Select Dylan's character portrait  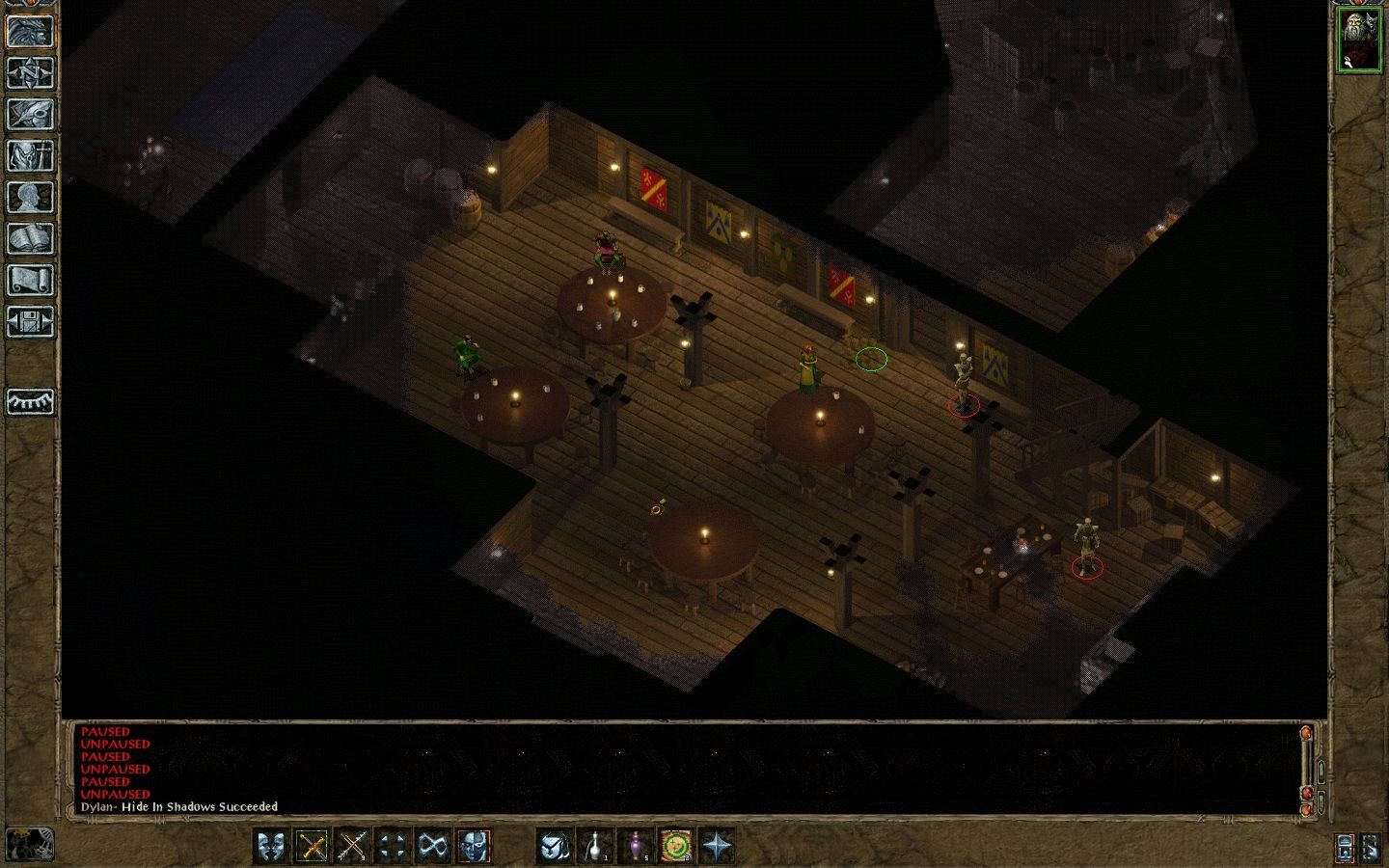coord(1358,40)
